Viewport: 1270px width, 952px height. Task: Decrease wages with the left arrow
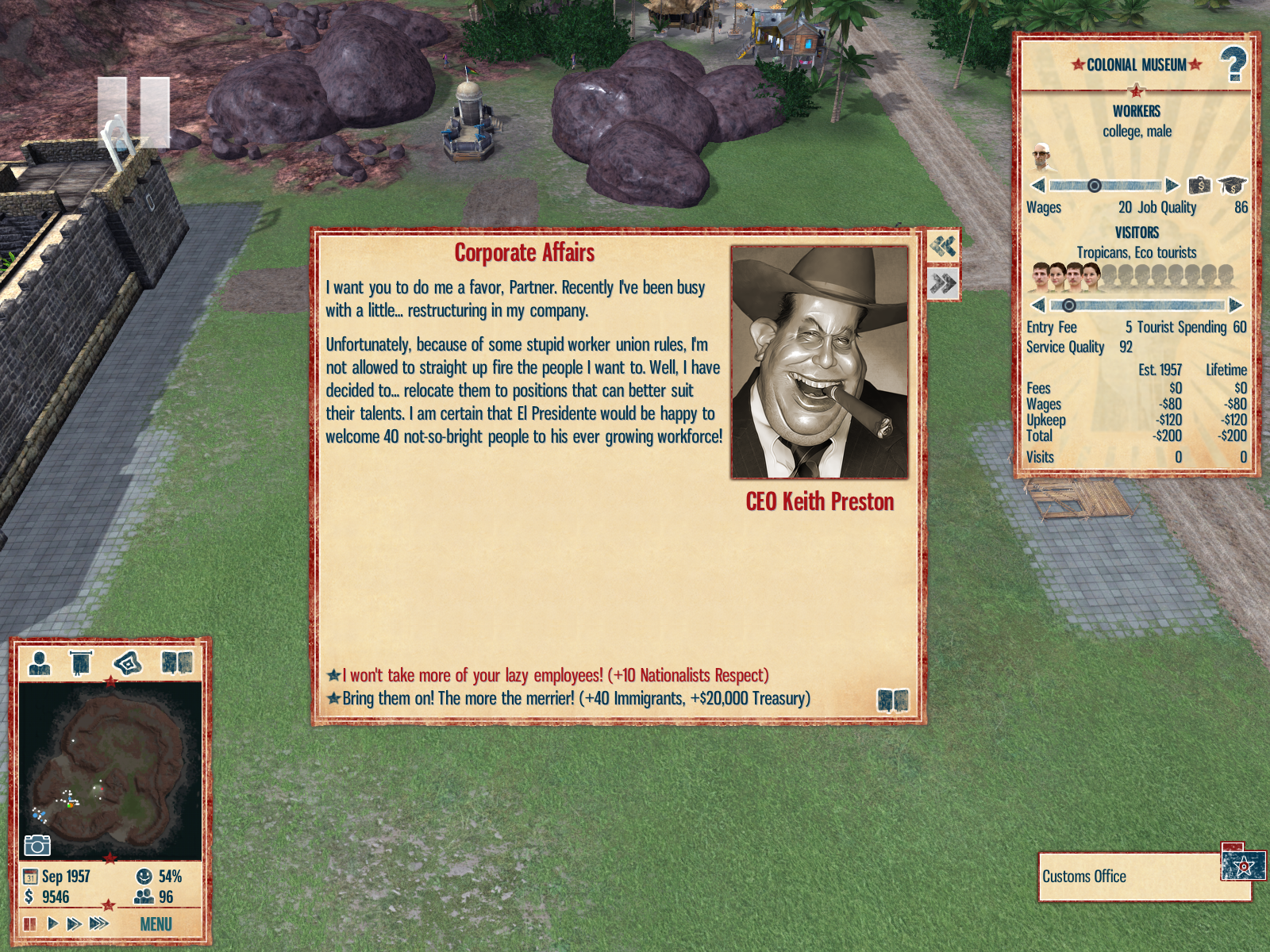click(x=1038, y=186)
